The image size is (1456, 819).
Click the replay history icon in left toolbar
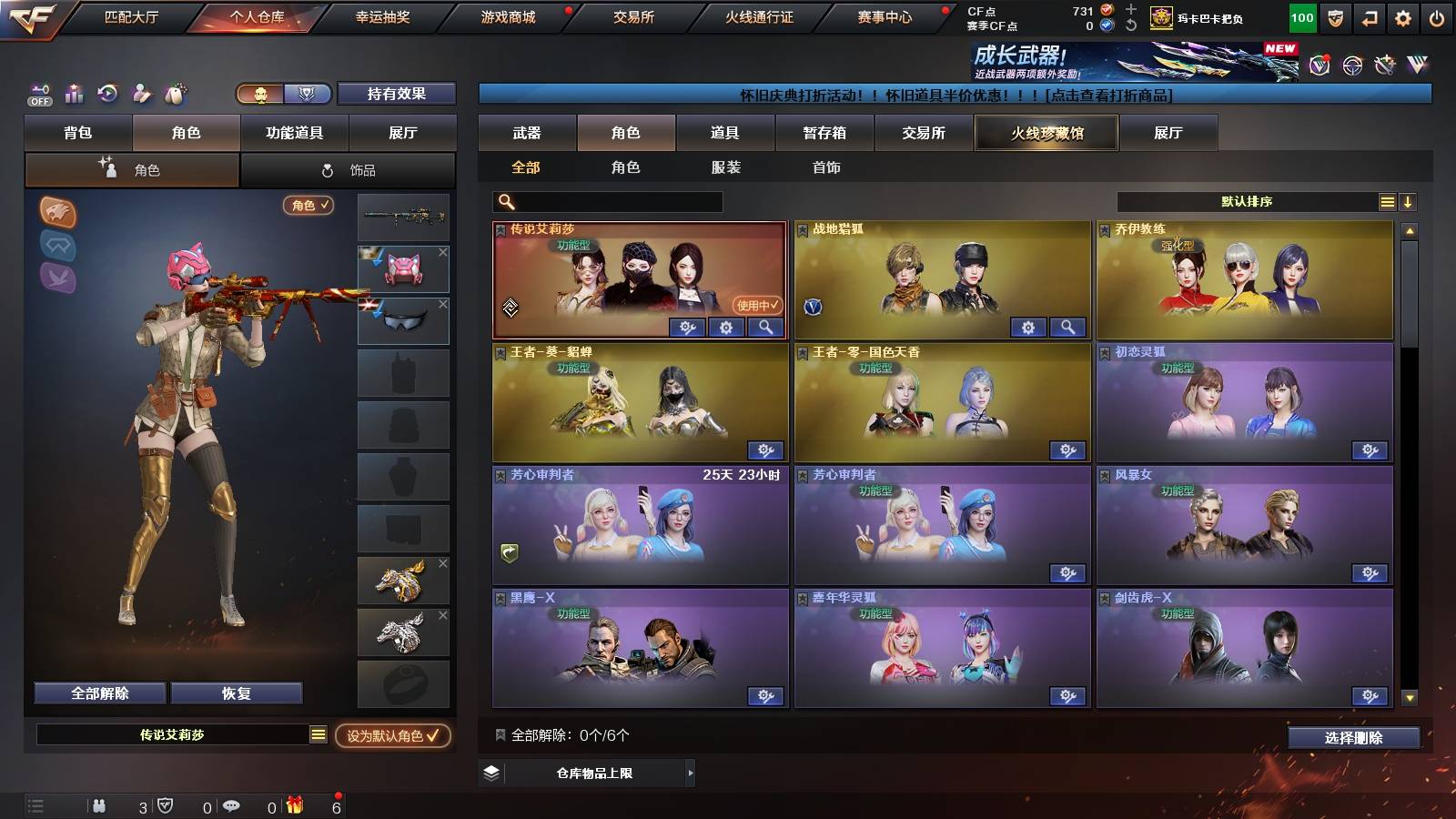click(x=108, y=94)
